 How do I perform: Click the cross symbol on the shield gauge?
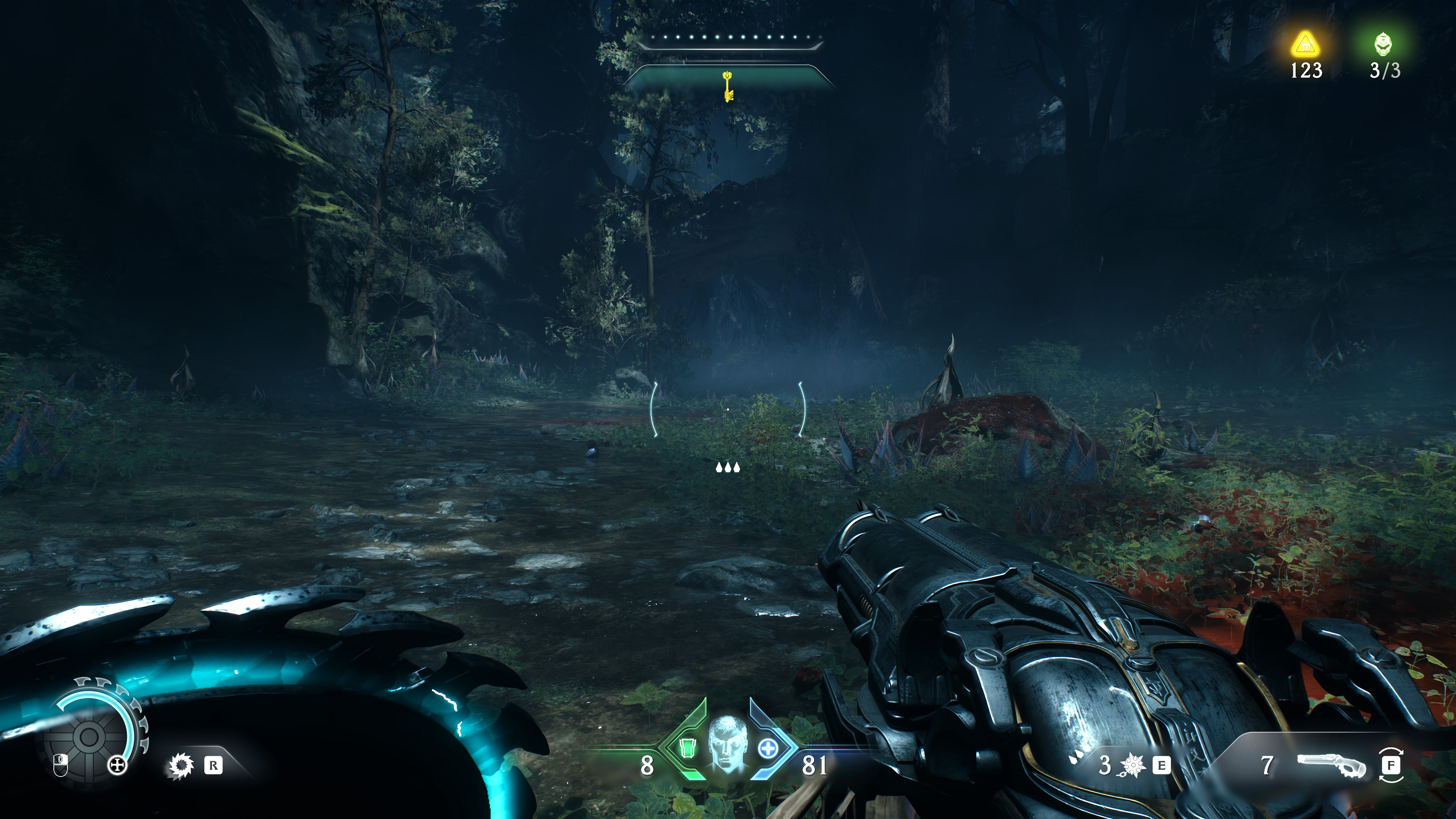[x=117, y=766]
